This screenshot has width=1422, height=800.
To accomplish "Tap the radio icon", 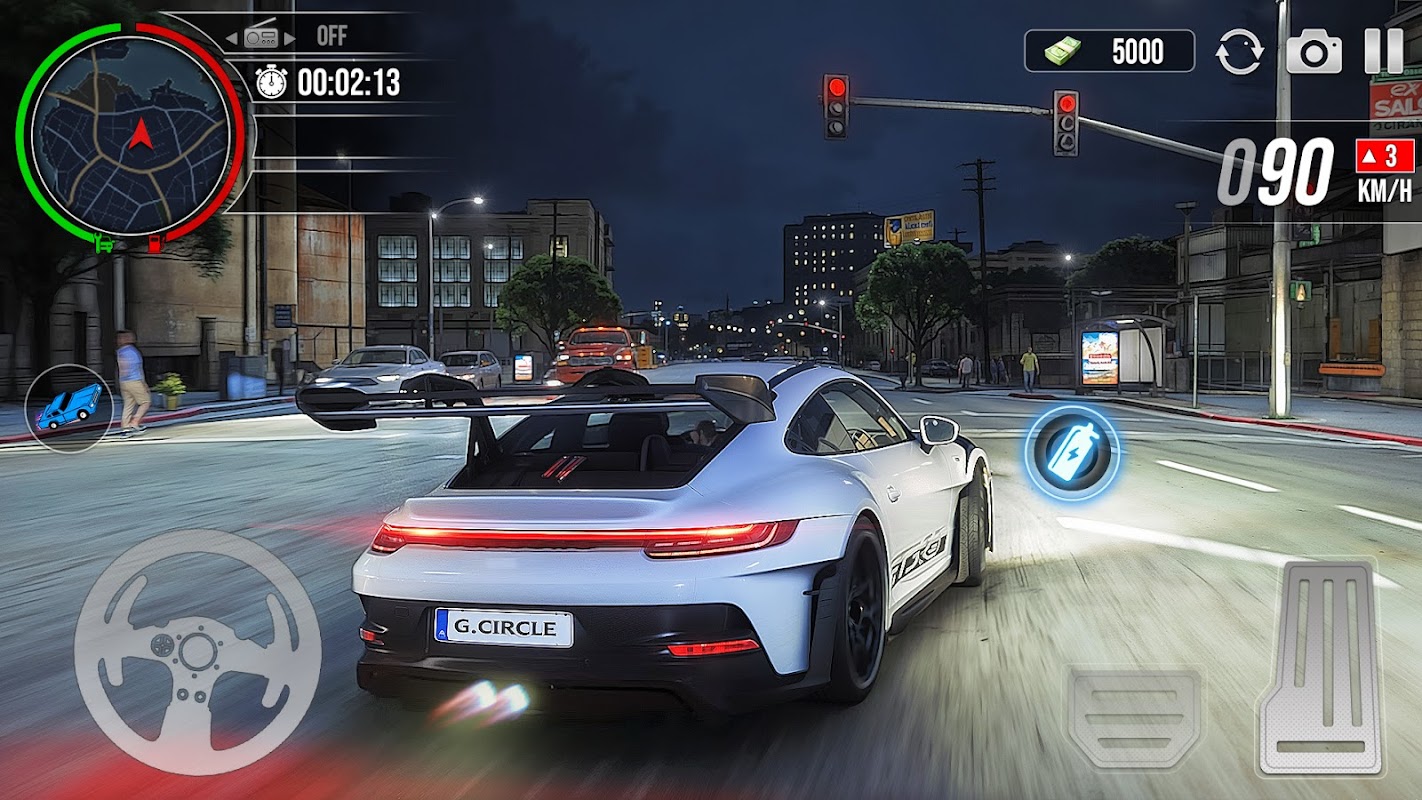I will (x=261, y=37).
